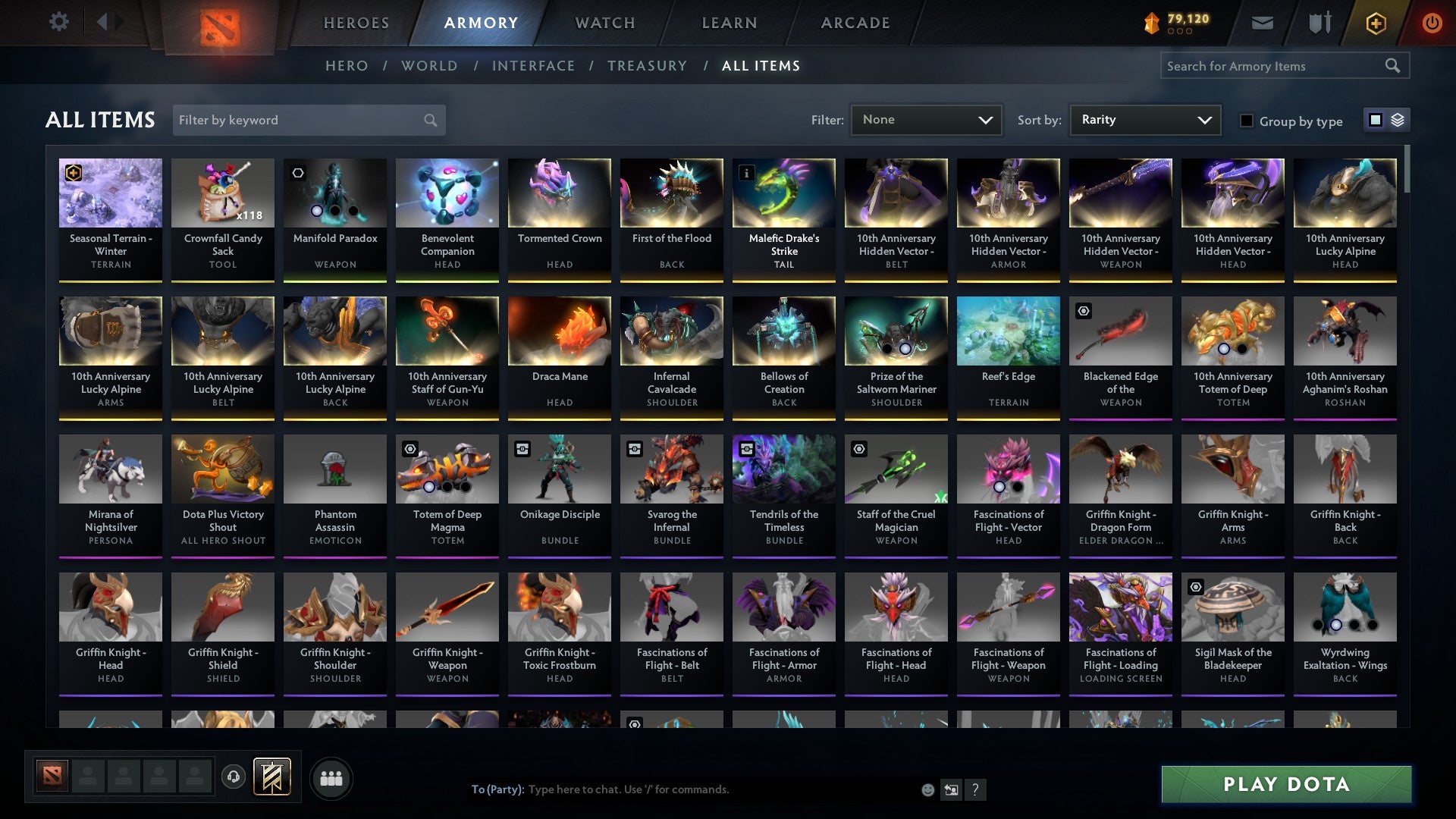1456x819 pixels.
Task: Click the Dota 2 logo emblem
Action: [218, 22]
